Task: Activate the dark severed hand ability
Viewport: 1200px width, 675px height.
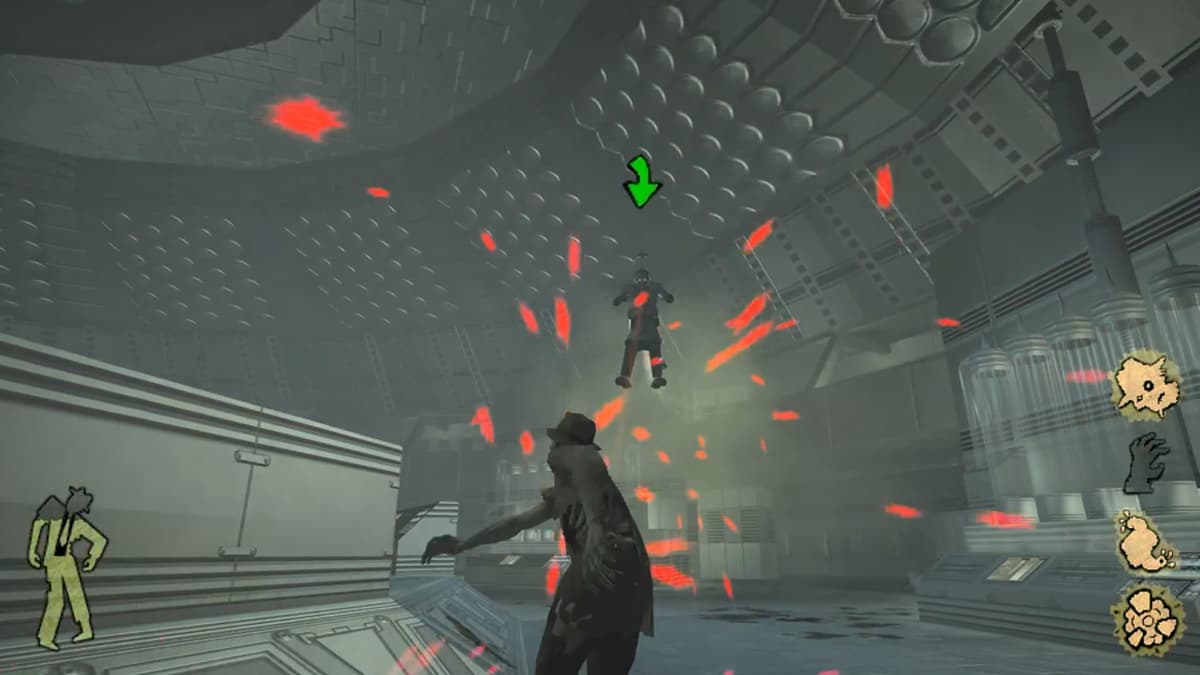Action: click(x=1146, y=463)
